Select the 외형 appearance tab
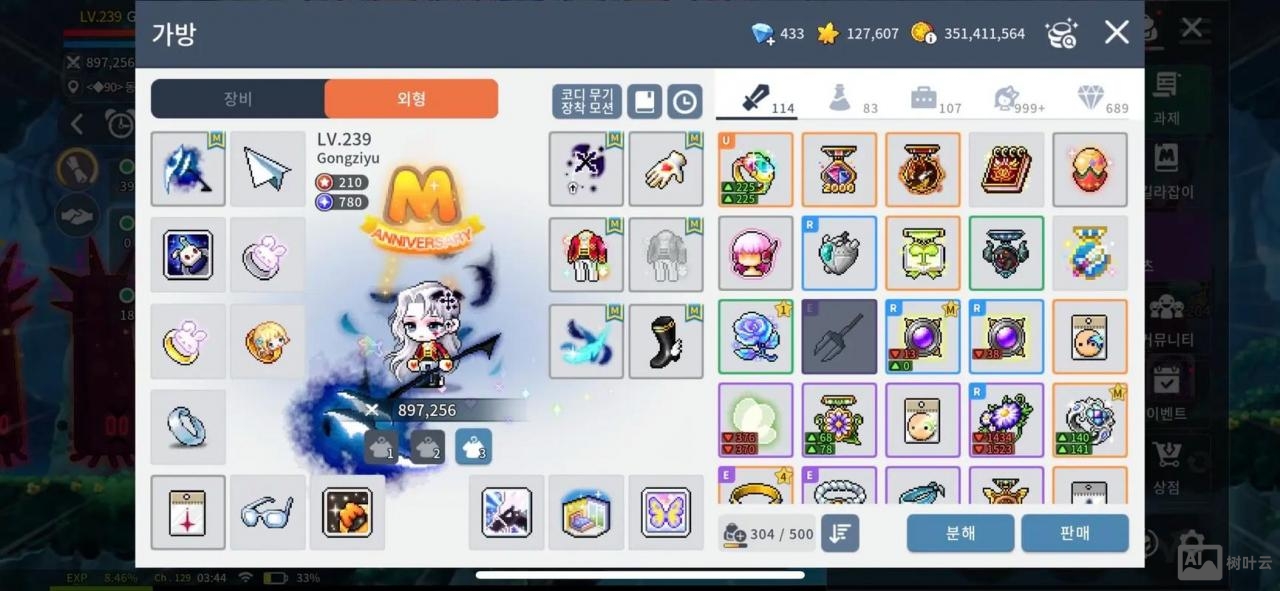Image resolution: width=1280 pixels, height=591 pixels. tap(411, 99)
